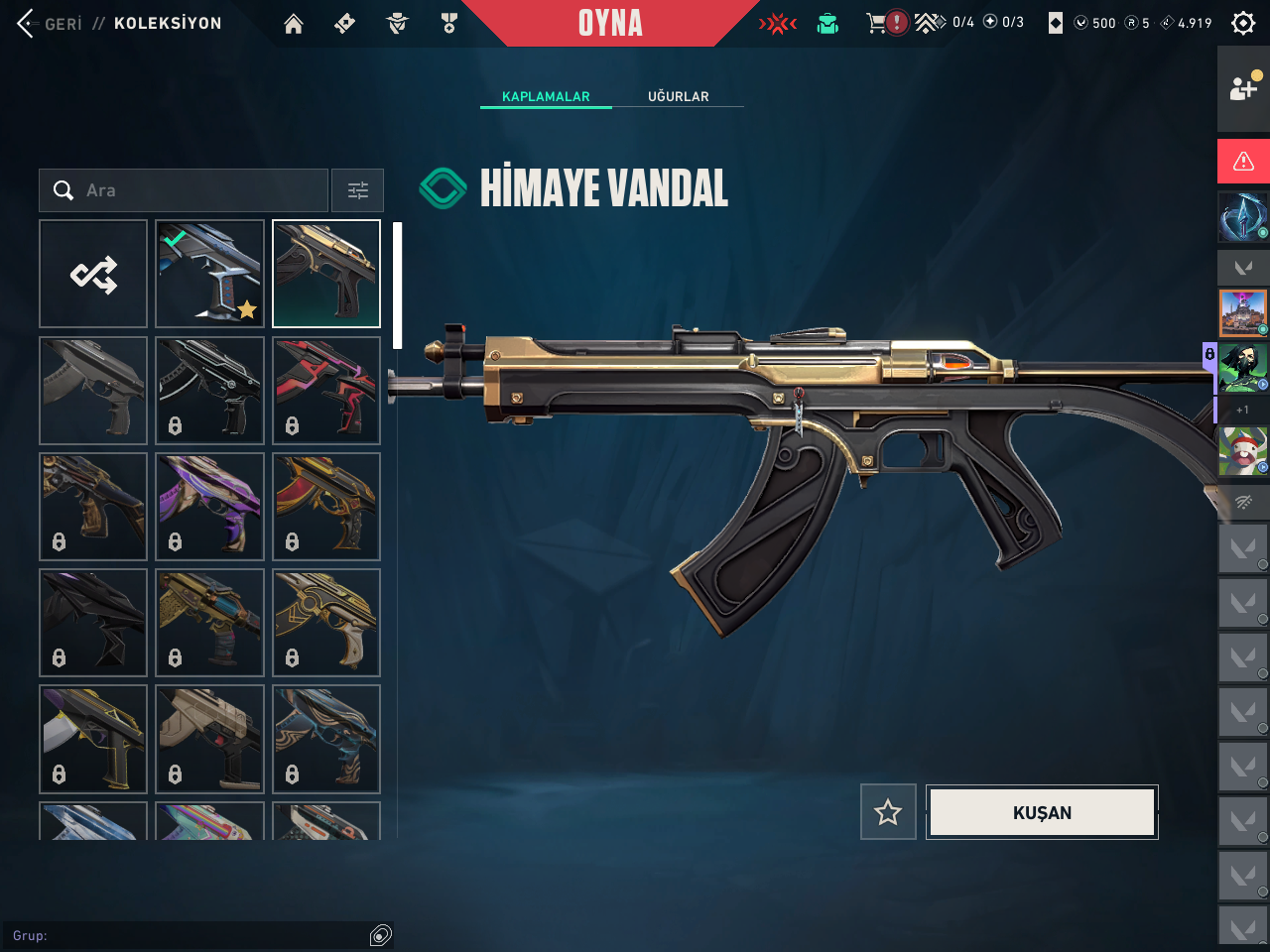Equip the skin with the KUŞAN button
The width and height of the screenshot is (1270, 952).
point(1042,812)
